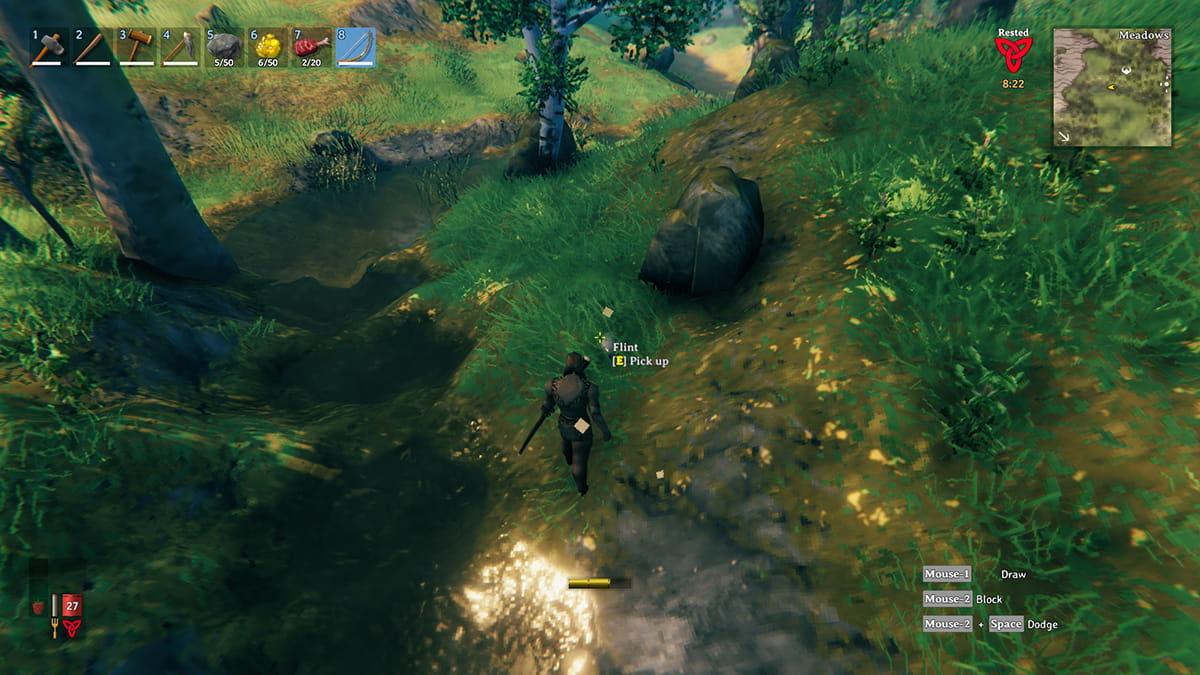Choose the raw meat slot showing 2/20
Image resolution: width=1200 pixels, height=675 pixels.
point(311,47)
